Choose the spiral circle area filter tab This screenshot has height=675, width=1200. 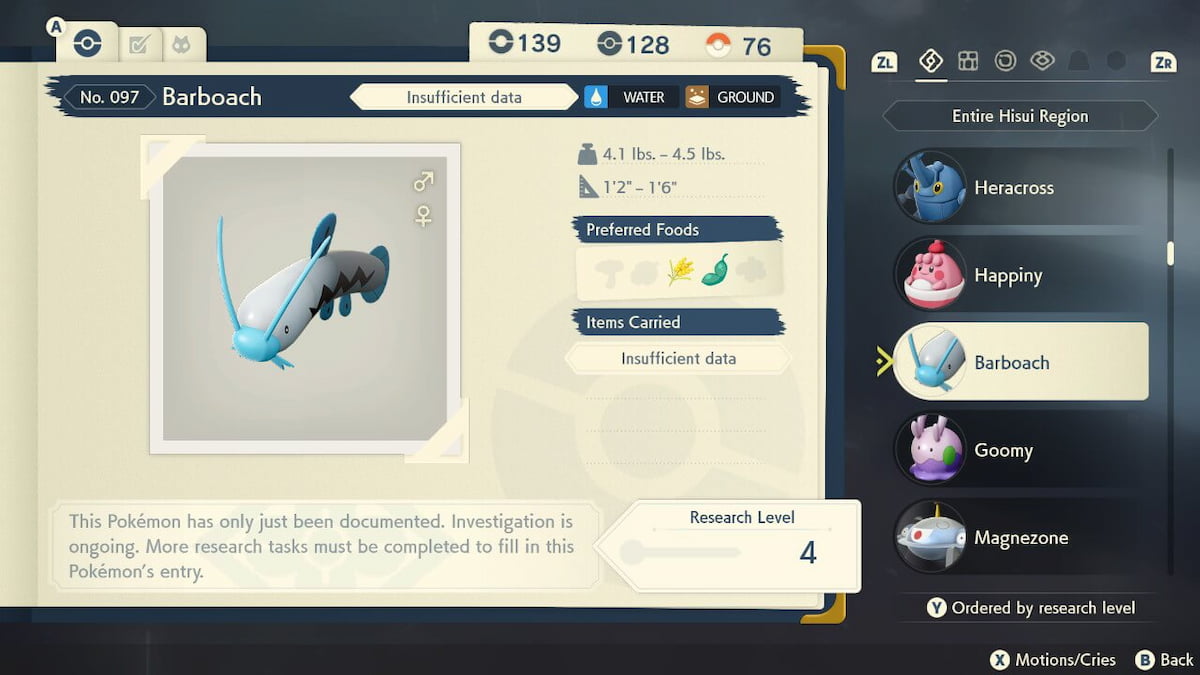(1005, 61)
